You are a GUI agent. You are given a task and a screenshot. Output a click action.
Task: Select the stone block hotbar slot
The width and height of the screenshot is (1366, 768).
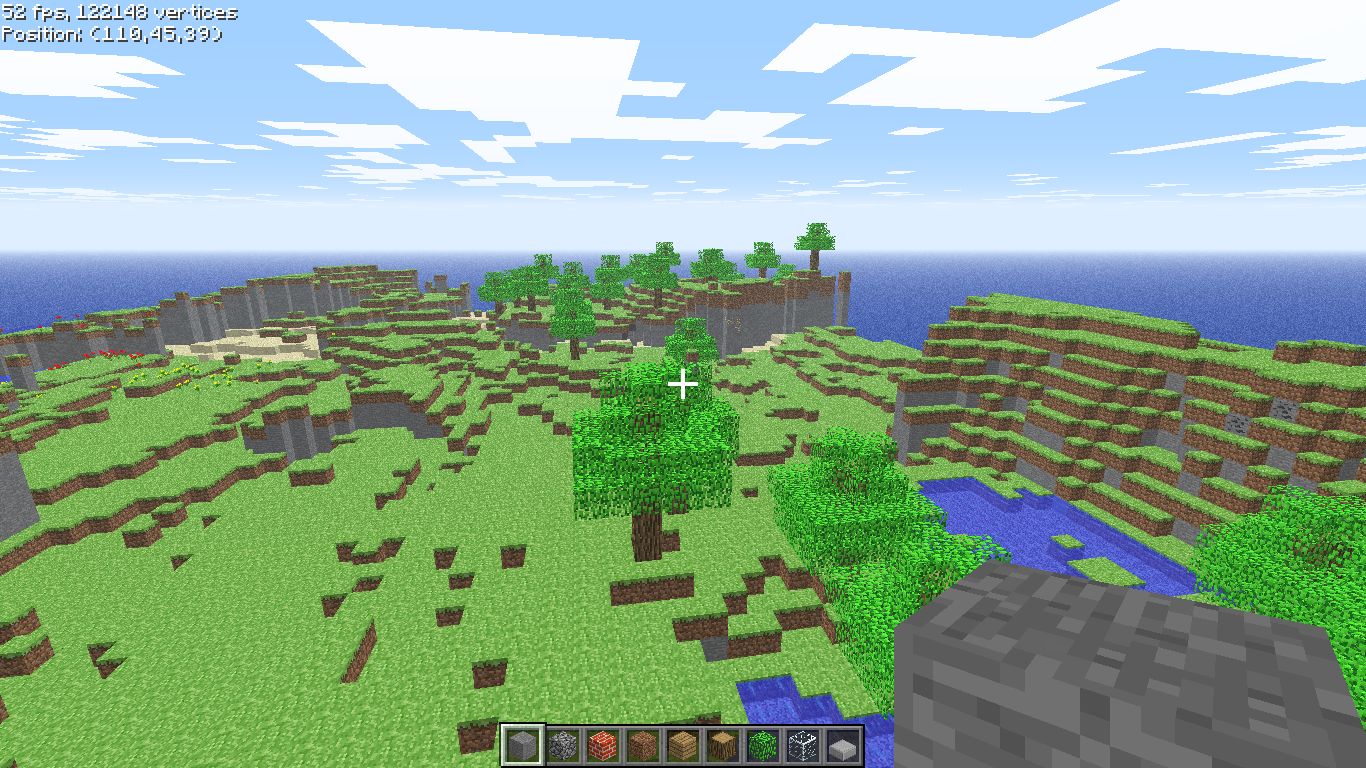pyautogui.click(x=522, y=745)
